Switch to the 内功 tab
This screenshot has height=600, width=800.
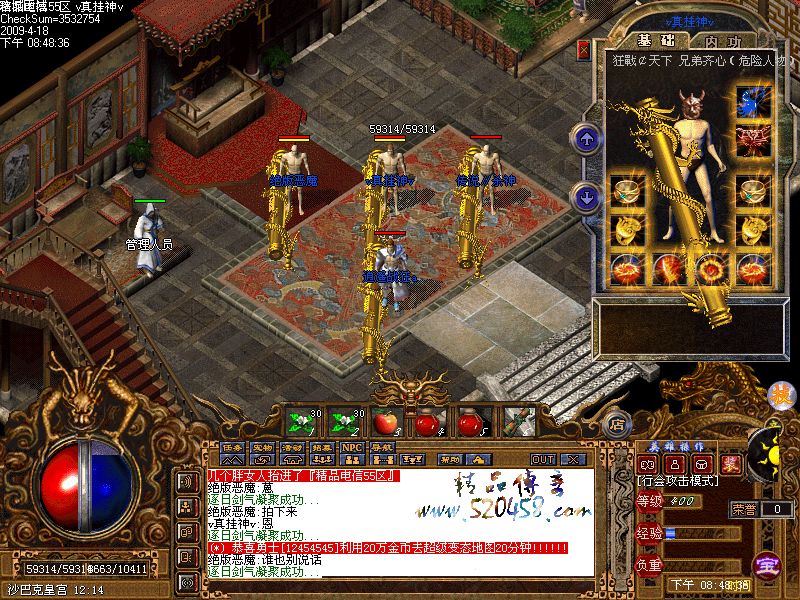click(723, 41)
